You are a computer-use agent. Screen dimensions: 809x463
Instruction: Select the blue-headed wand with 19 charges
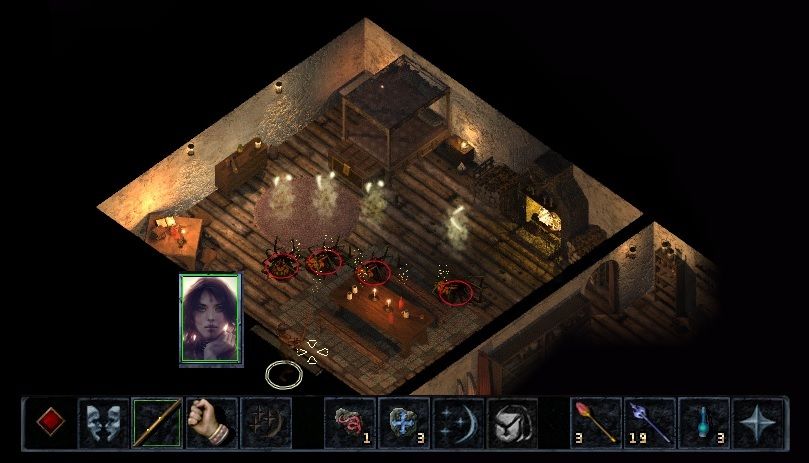[650, 422]
